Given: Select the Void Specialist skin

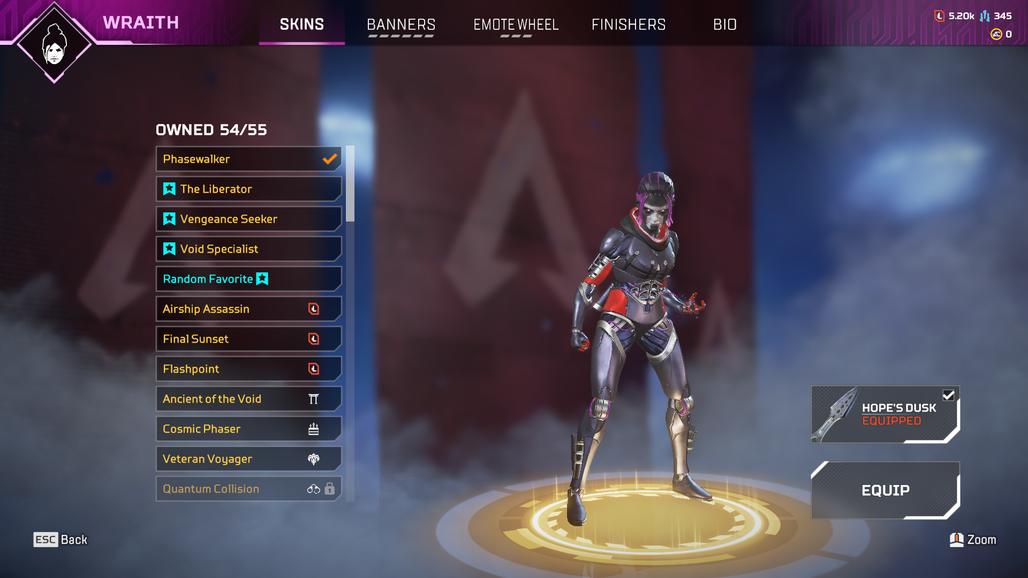Looking at the screenshot, I should coord(248,249).
